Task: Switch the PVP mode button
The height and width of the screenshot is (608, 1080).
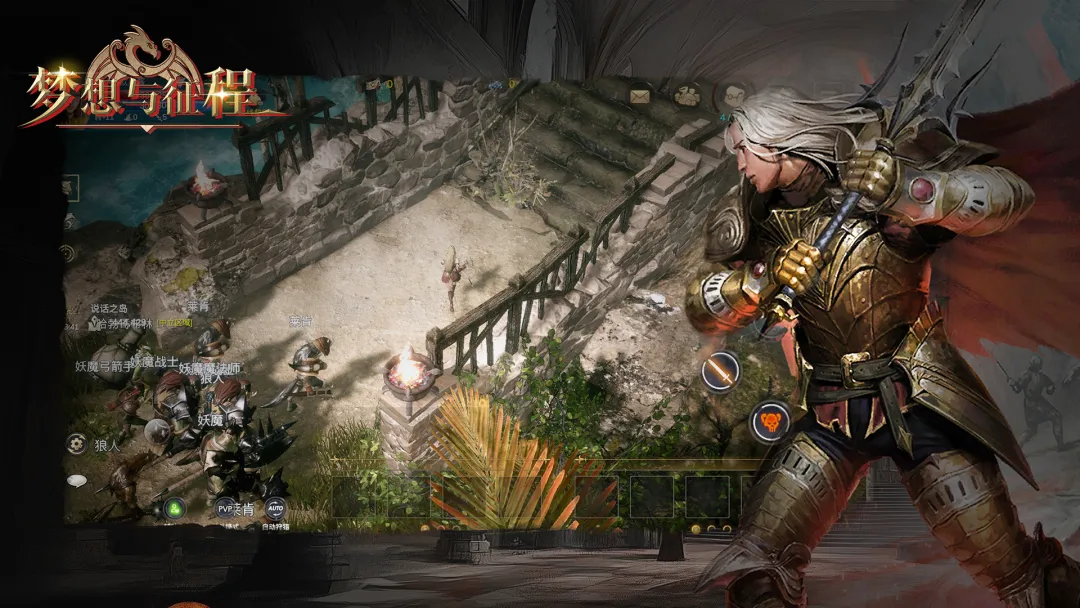Action: pos(226,508)
